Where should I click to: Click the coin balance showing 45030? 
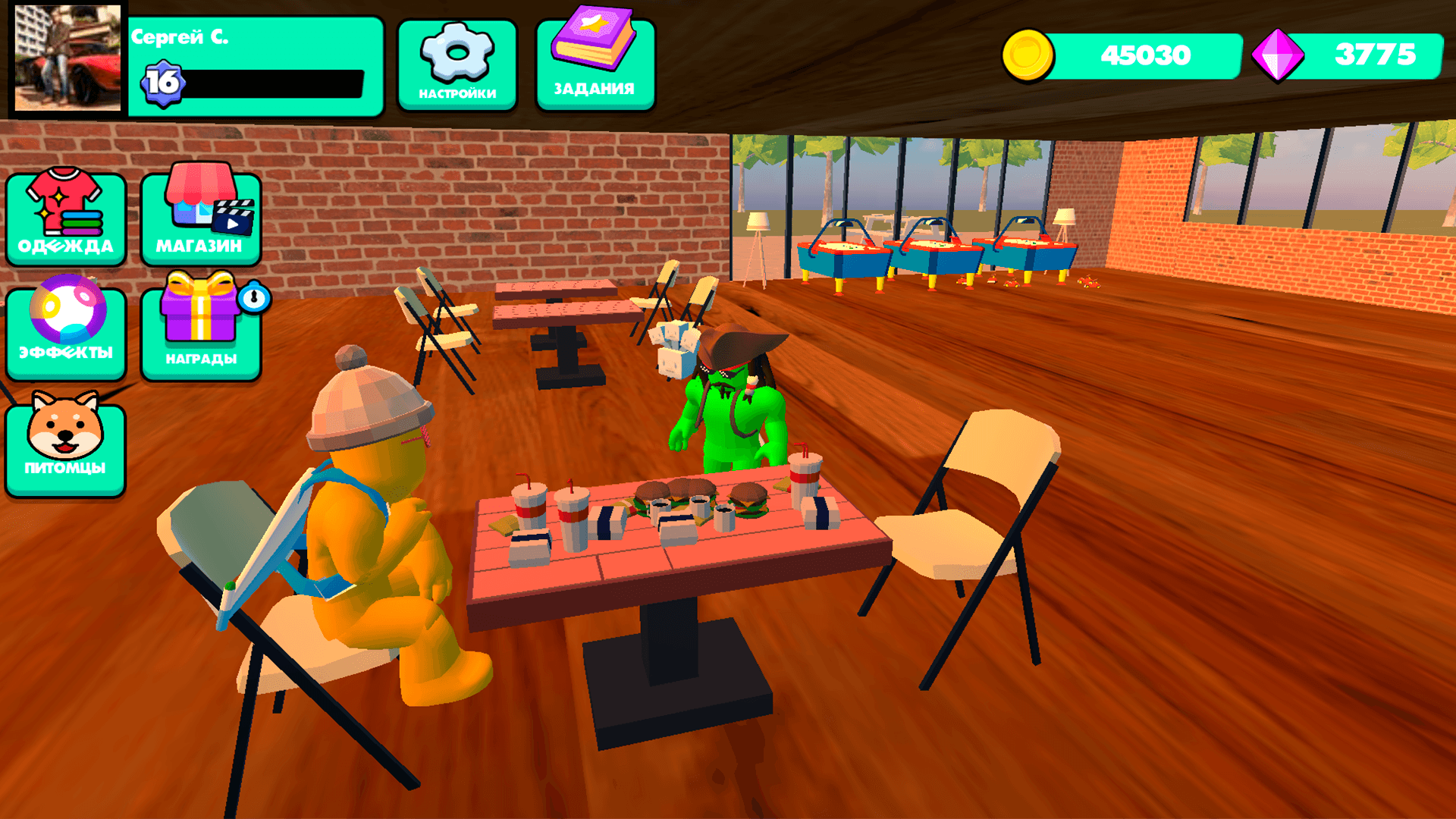[x=1147, y=55]
